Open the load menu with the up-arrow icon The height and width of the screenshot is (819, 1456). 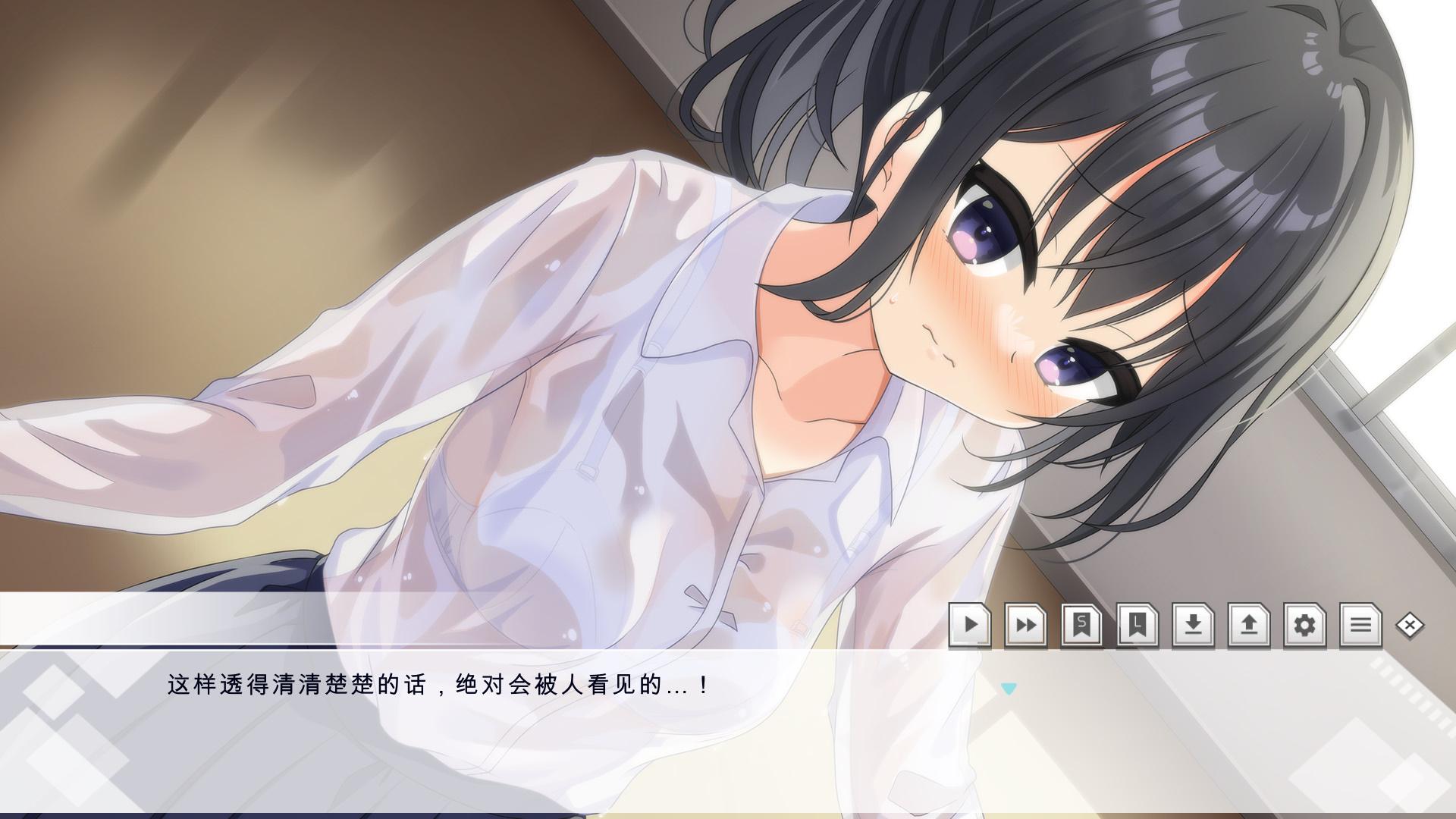pyautogui.click(x=1249, y=626)
